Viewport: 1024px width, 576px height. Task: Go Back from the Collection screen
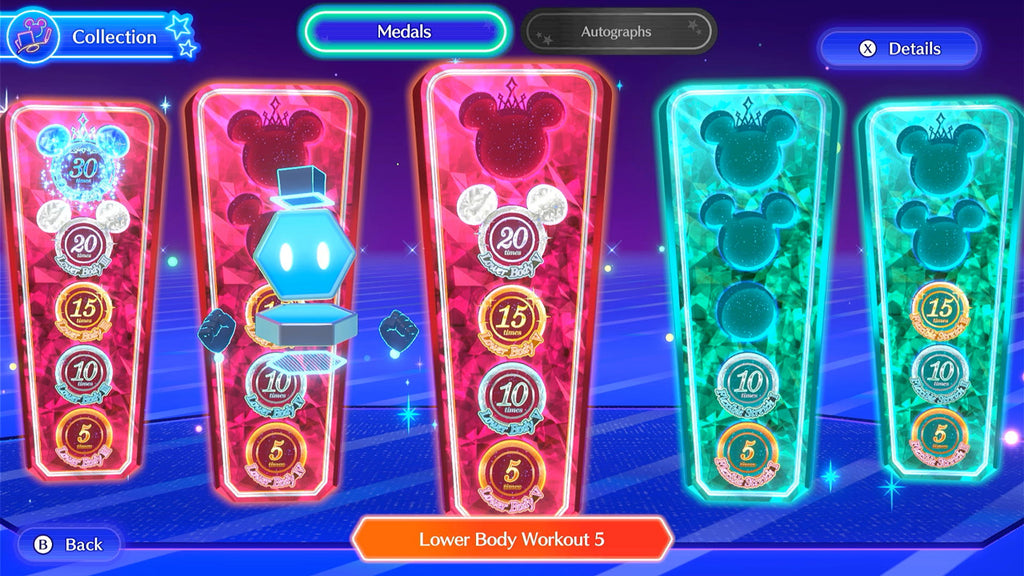point(69,544)
